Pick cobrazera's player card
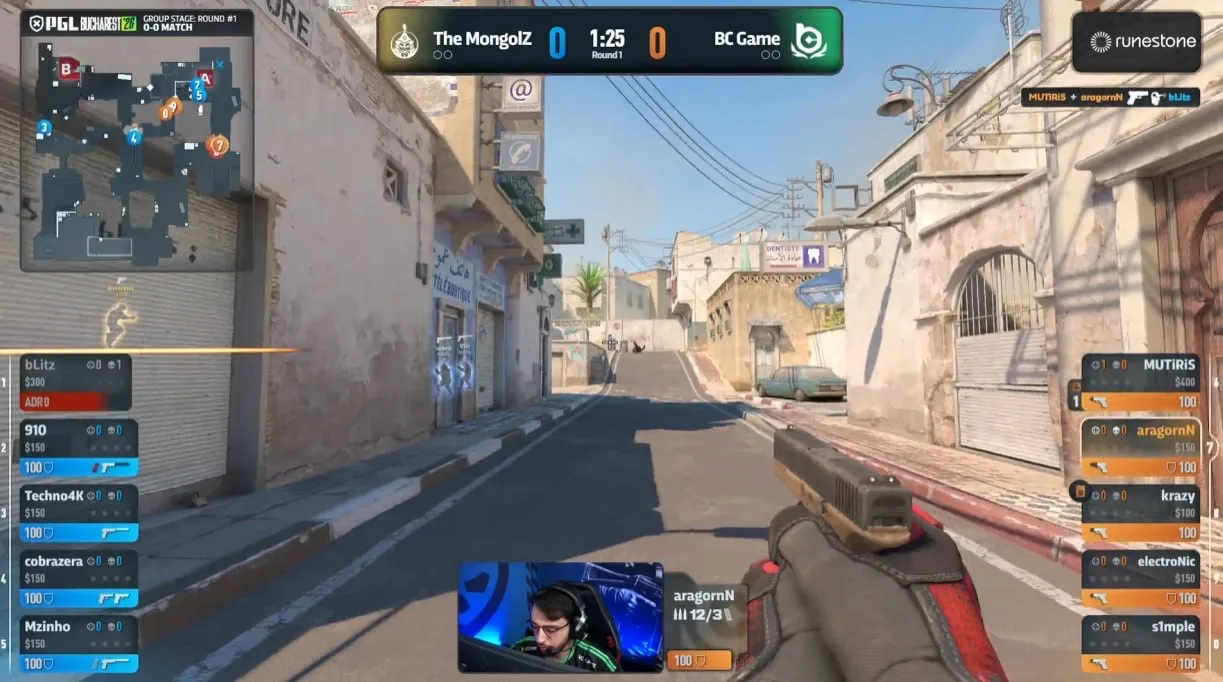1223x682 pixels. tap(79, 578)
